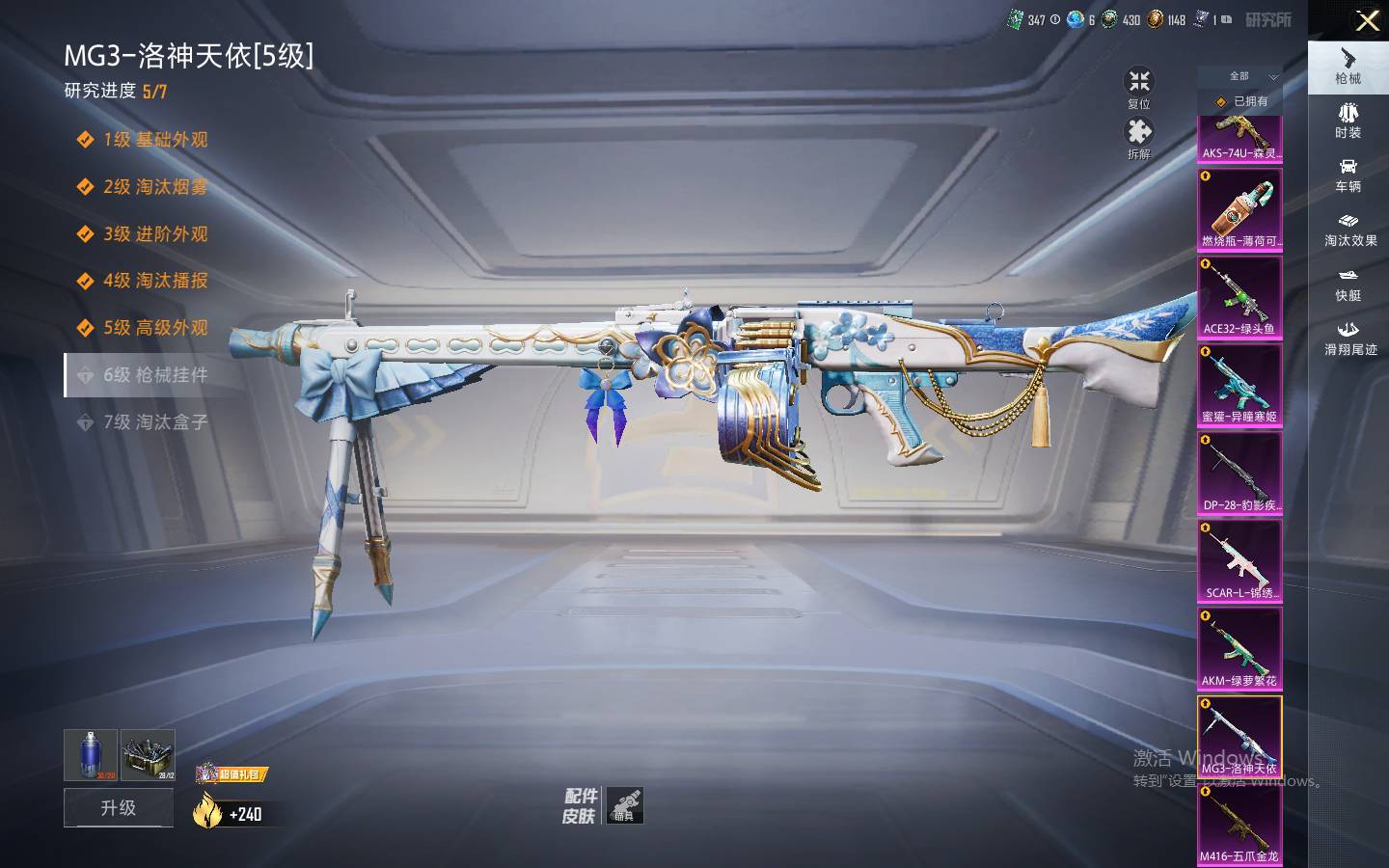1389x868 pixels.
Task: Open level 2 淘汰烟雾 stage
Action: (x=155, y=187)
